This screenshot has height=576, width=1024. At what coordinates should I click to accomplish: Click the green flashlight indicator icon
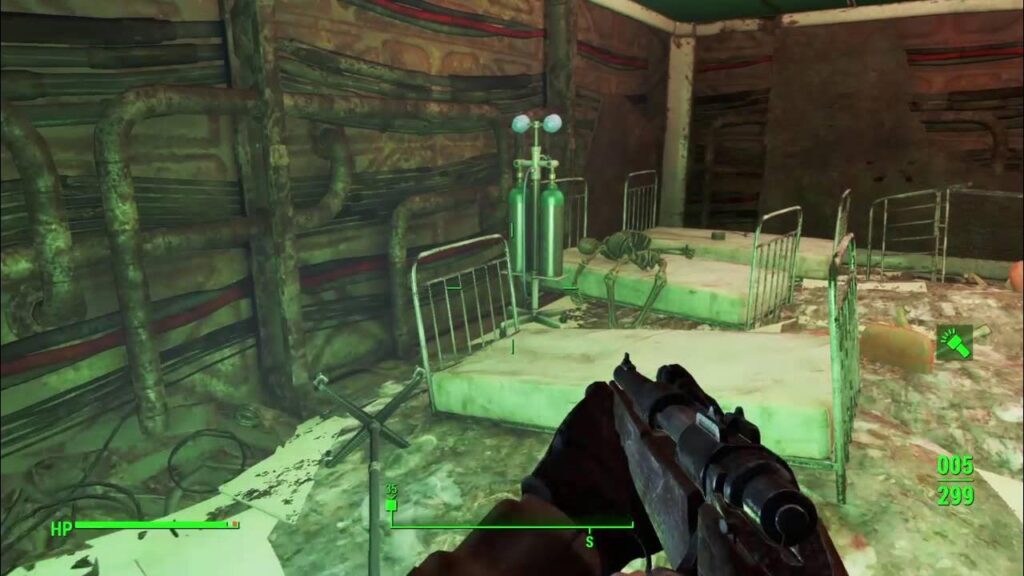953,343
